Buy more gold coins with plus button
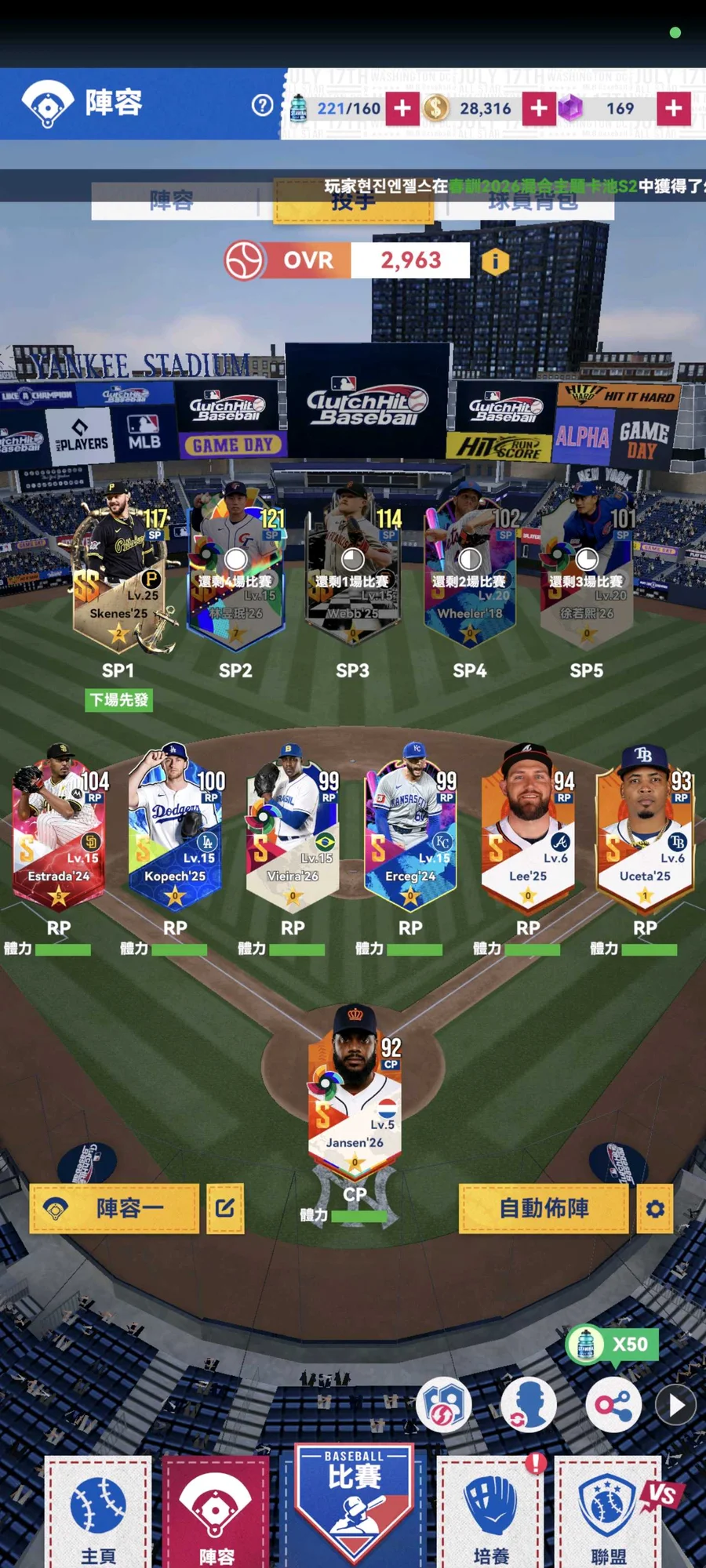706x1568 pixels. coord(539,108)
